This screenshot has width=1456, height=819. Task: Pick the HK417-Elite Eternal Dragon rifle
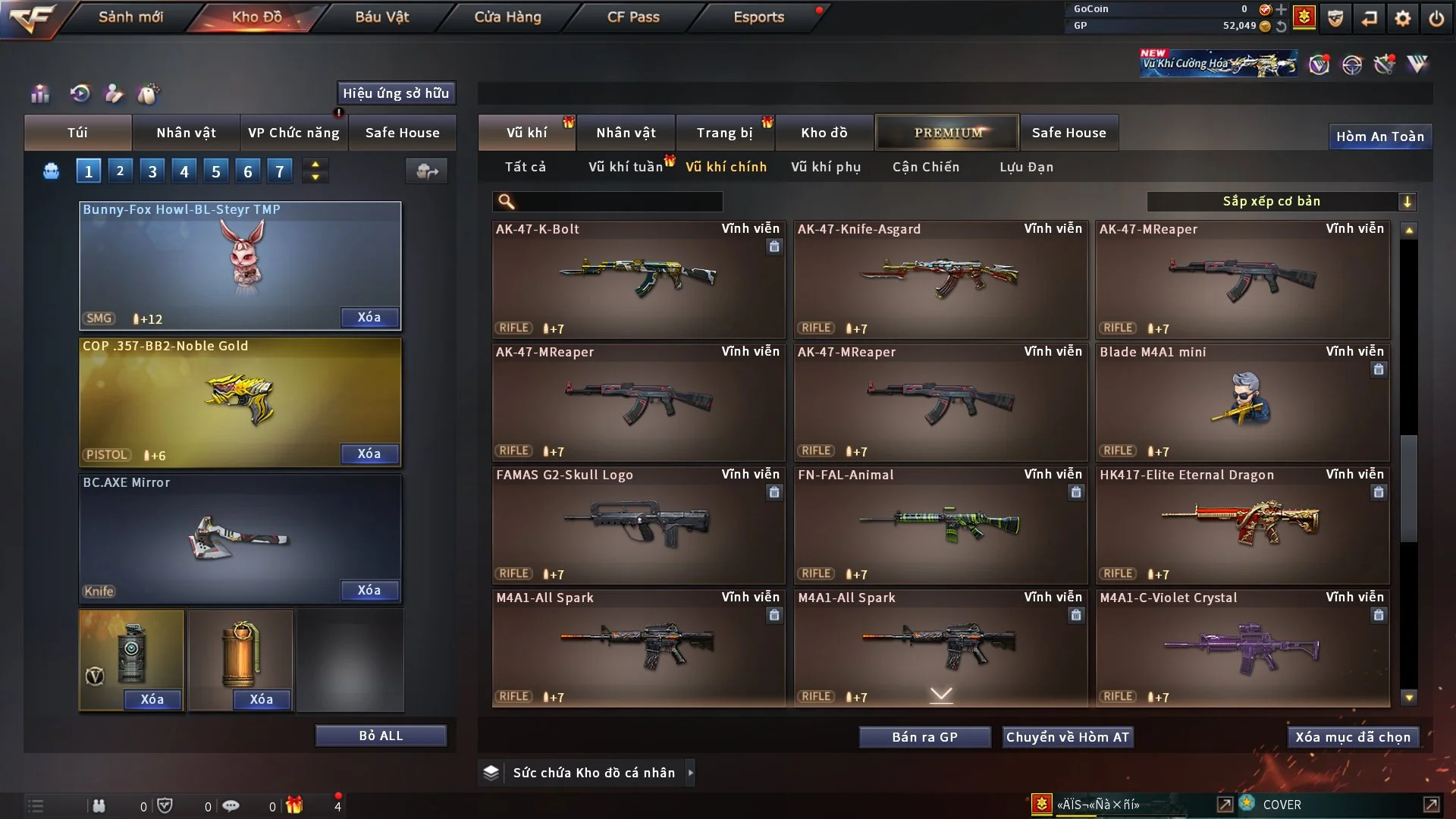(x=1242, y=525)
